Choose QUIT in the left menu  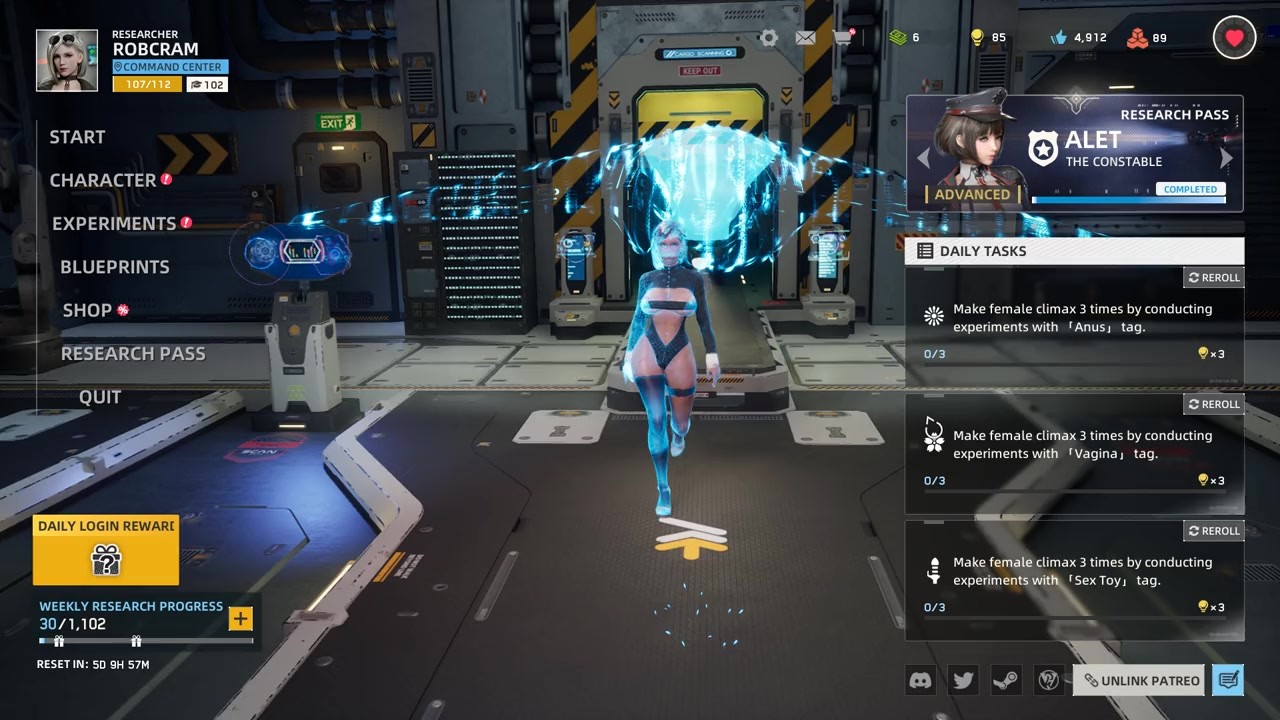[100, 397]
